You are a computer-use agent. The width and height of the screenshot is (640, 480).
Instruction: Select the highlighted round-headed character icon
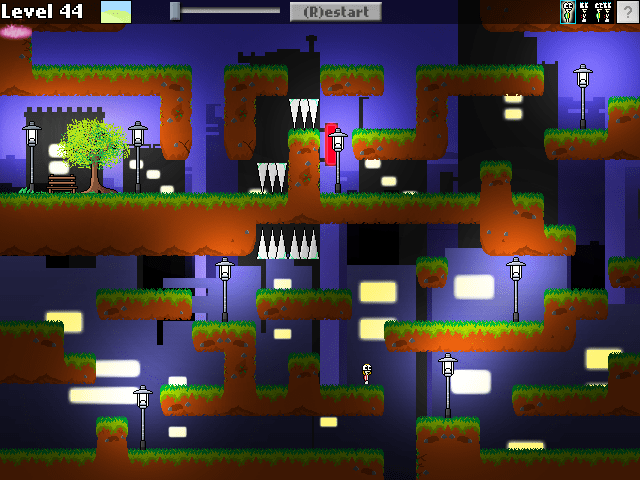point(568,12)
